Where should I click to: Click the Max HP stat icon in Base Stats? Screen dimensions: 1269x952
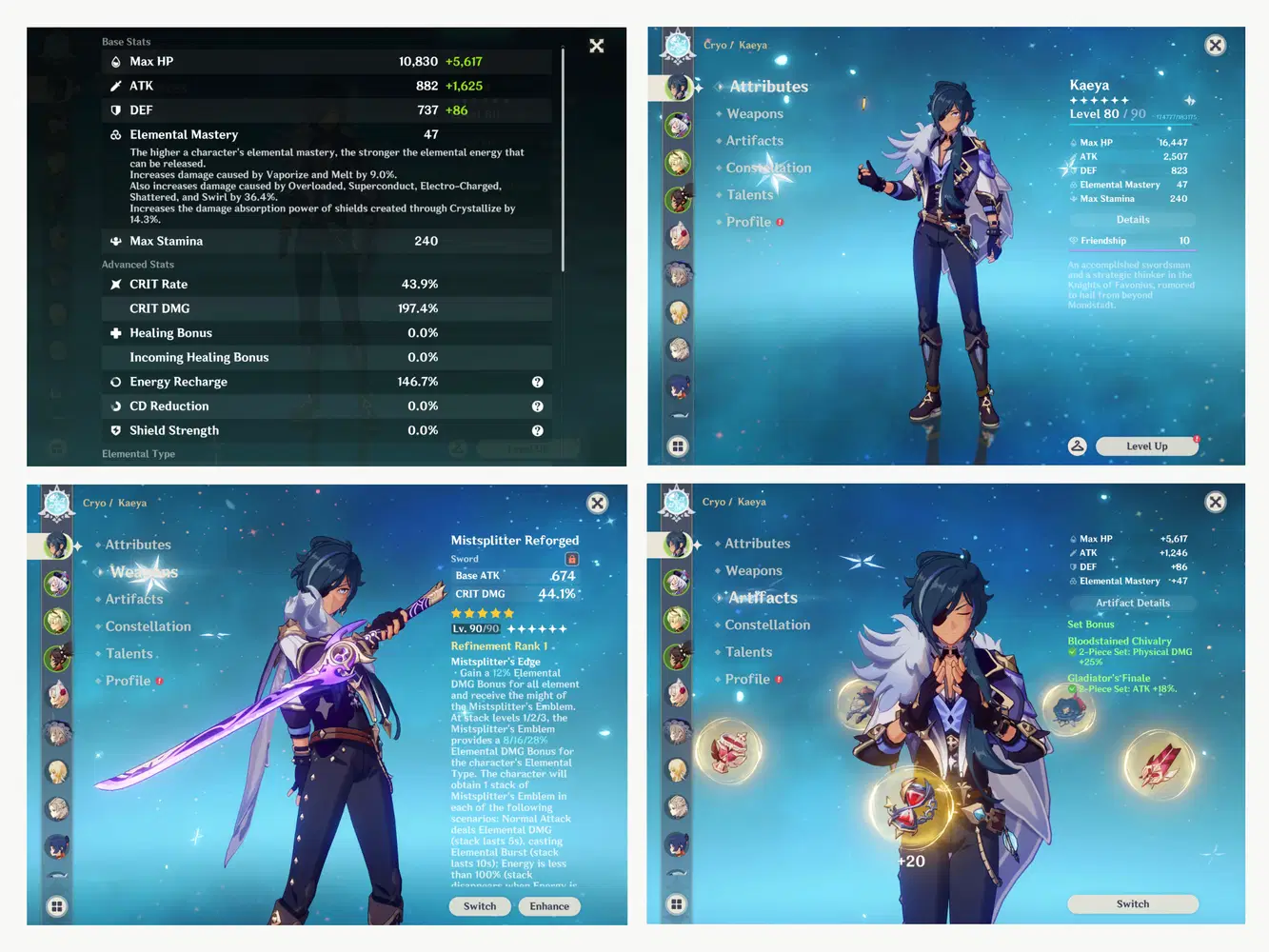coord(115,61)
